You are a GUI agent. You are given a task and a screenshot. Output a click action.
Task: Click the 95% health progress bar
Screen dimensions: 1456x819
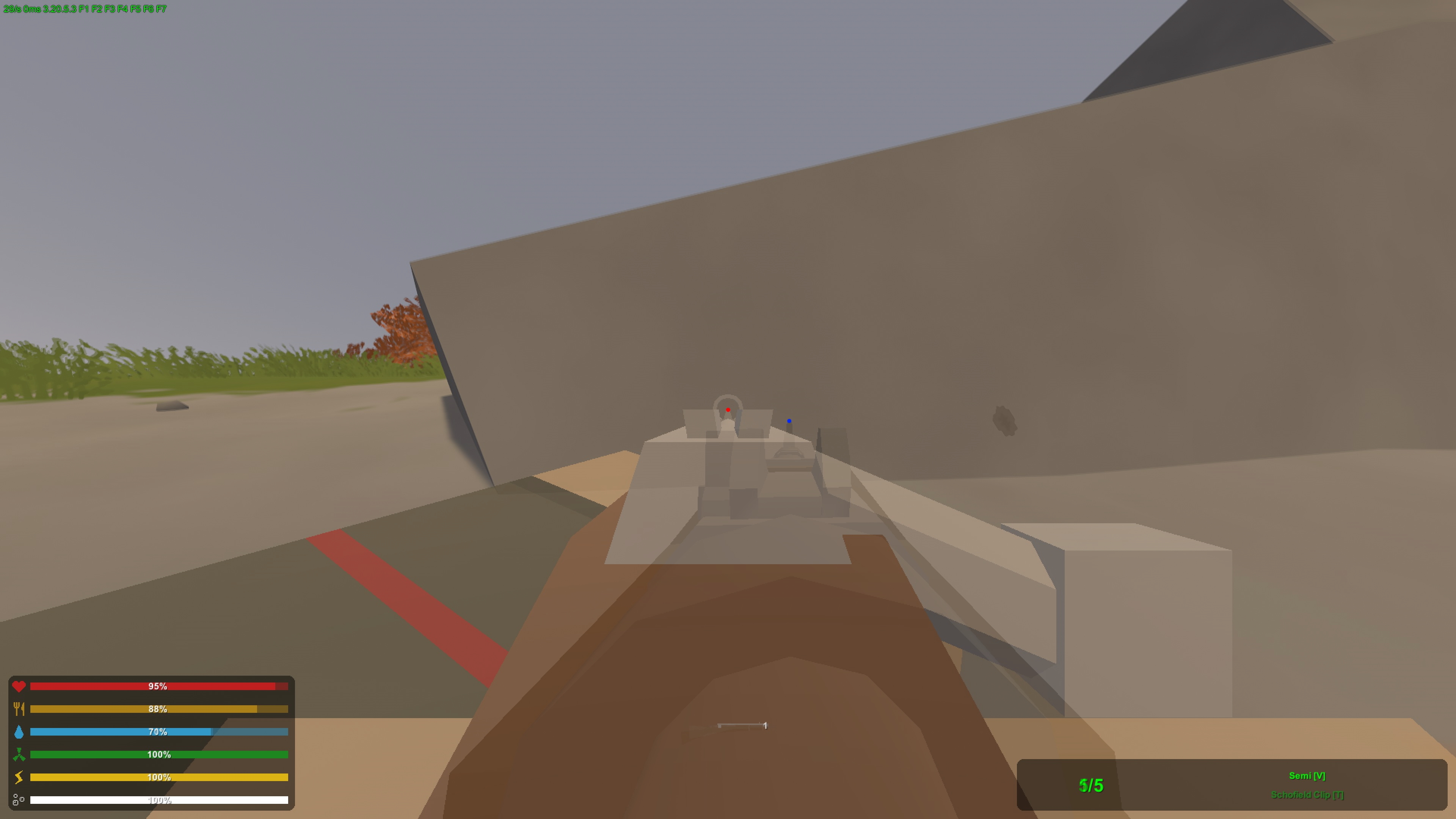pyautogui.click(x=158, y=686)
